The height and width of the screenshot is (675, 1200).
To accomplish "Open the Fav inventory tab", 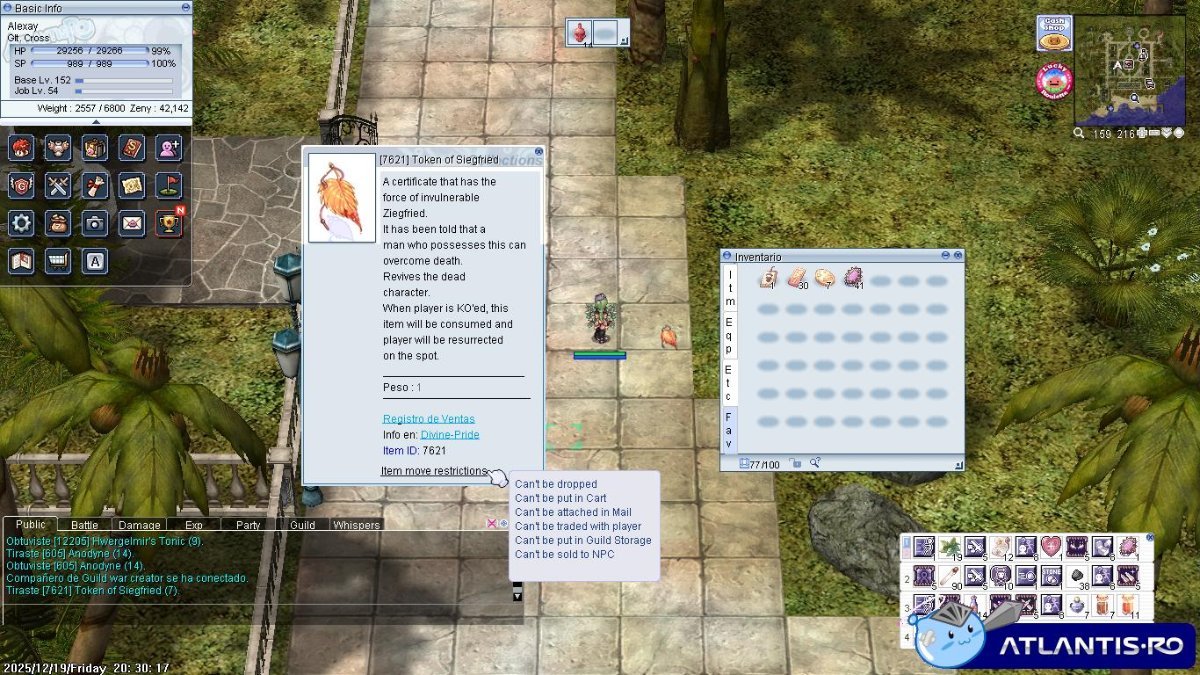I will click(x=729, y=430).
